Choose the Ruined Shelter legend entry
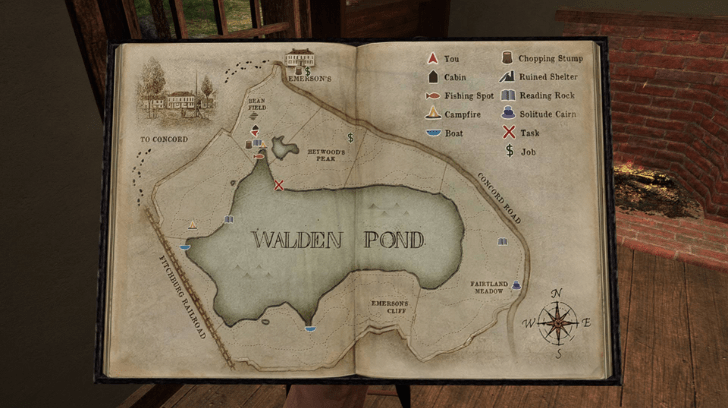This screenshot has width=728, height=408. pyautogui.click(x=540, y=77)
